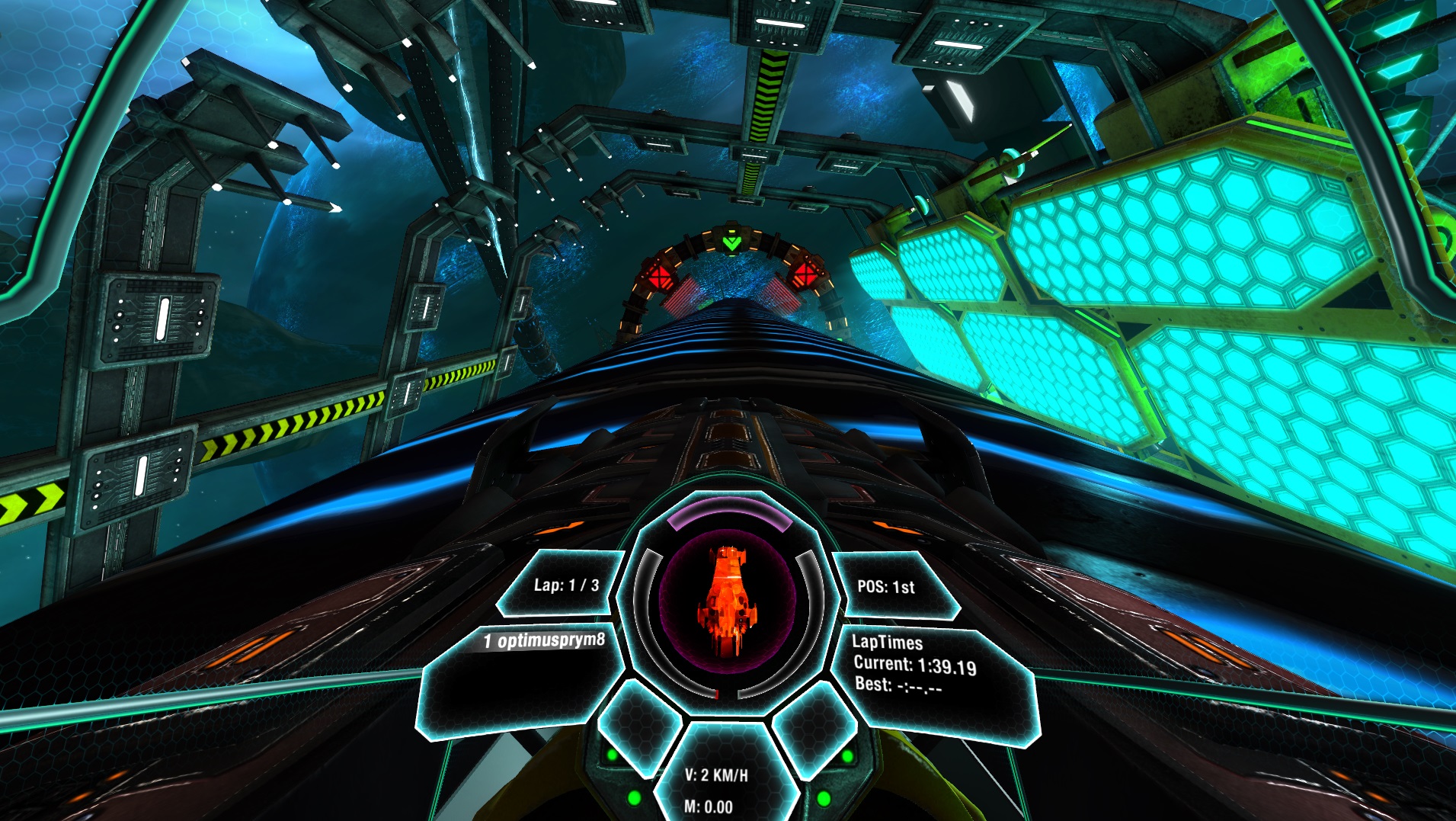Toggle the green indicator light right of the speed panel

pos(824,797)
